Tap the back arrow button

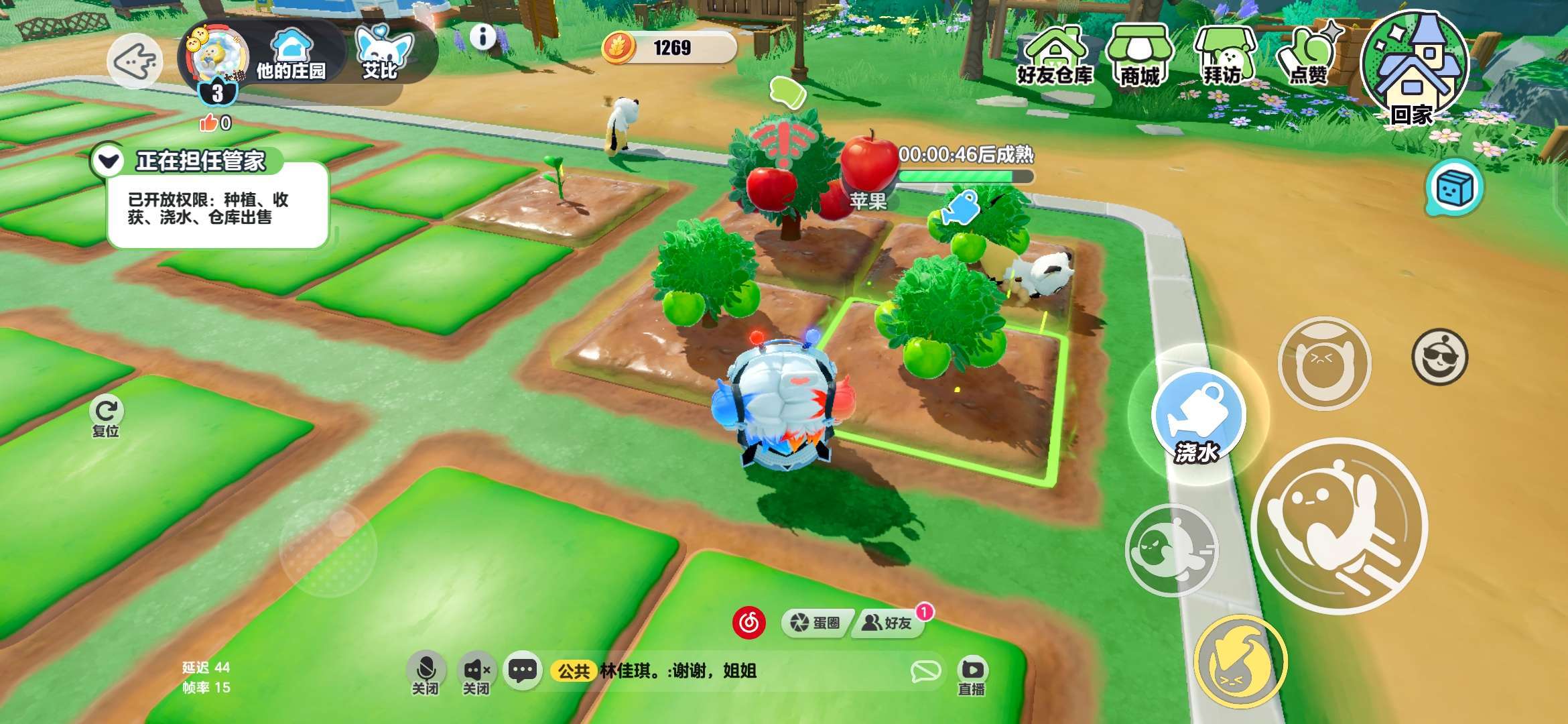(134, 62)
